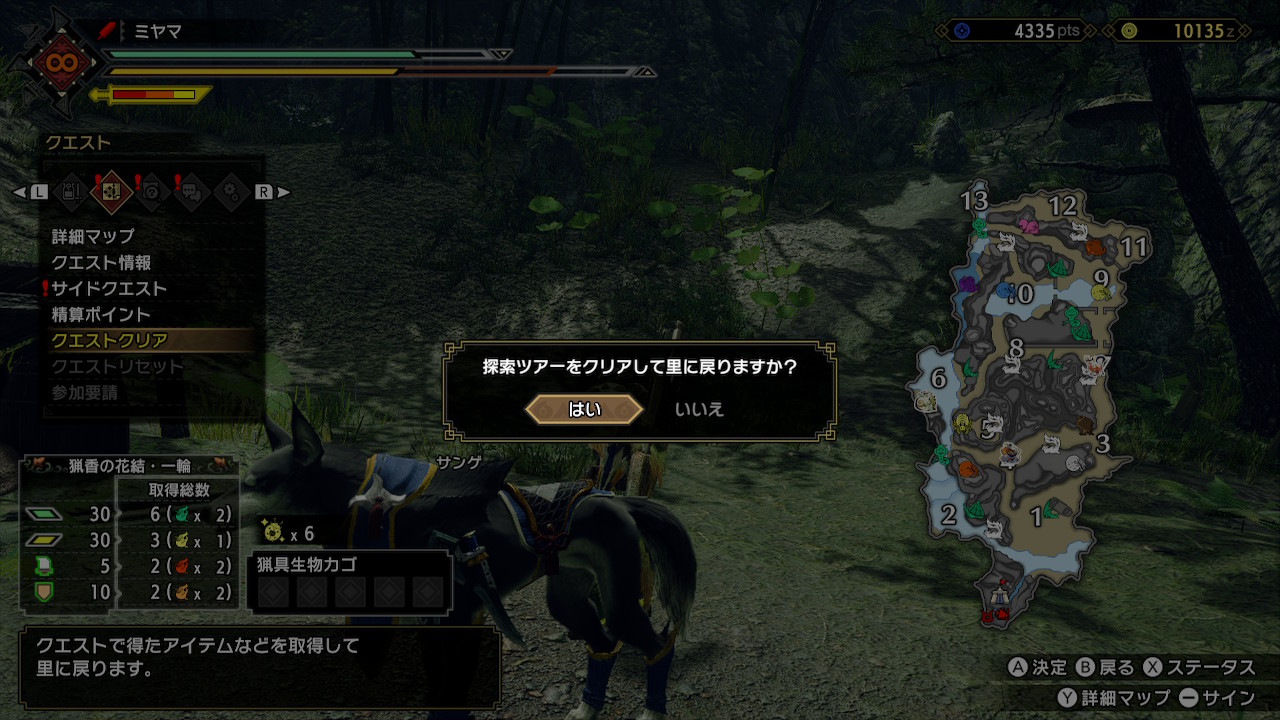Choose 精算ポイント in the quest menu

pos(101,315)
